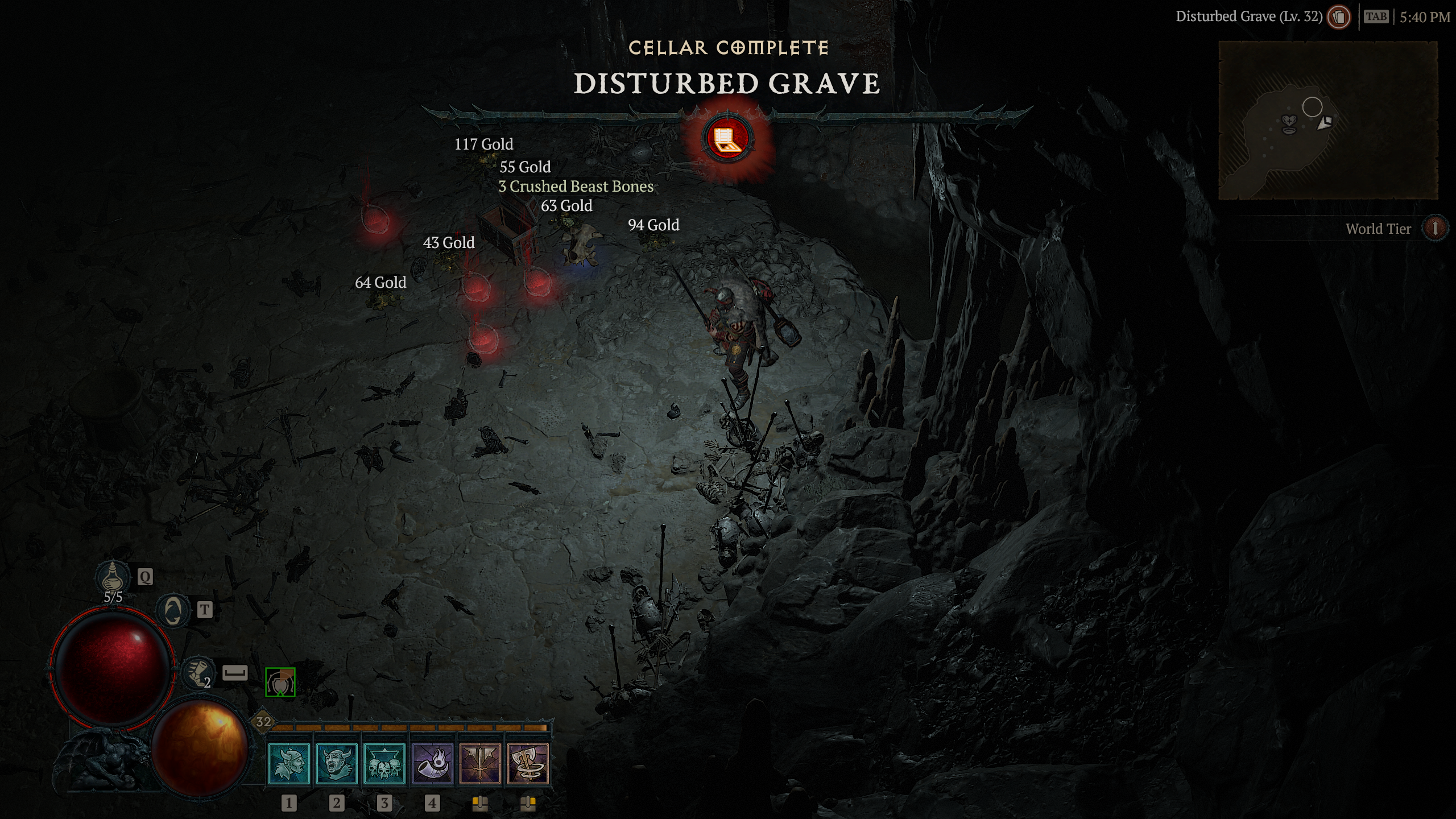Select the Whirlwind axe skill on the action bar

(x=525, y=765)
